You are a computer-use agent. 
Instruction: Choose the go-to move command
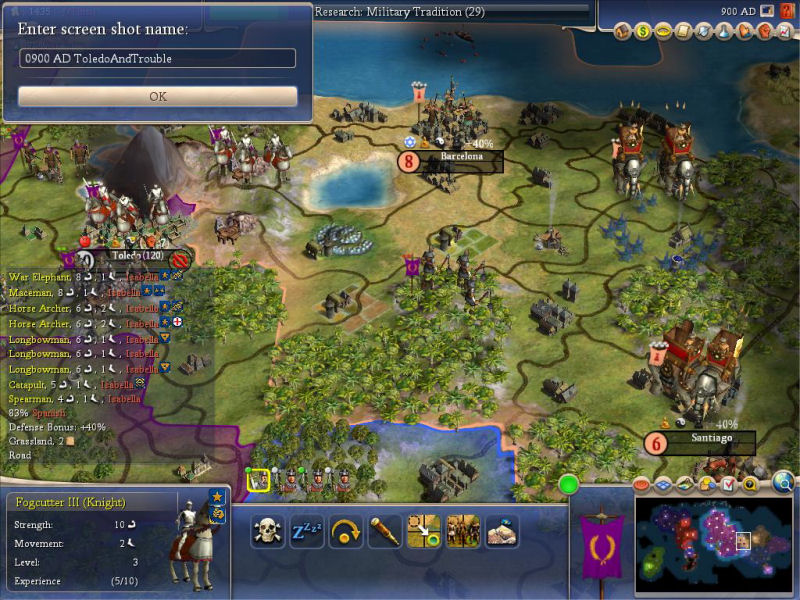[423, 531]
